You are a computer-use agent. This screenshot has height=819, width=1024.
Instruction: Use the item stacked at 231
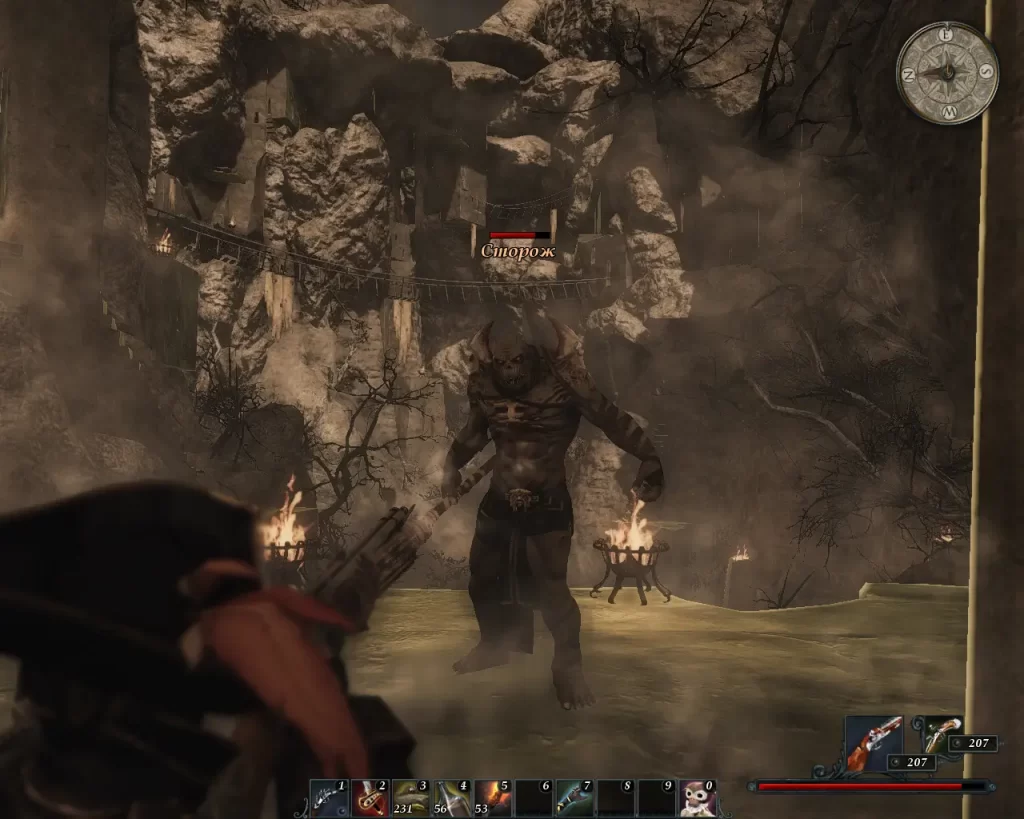[409, 798]
